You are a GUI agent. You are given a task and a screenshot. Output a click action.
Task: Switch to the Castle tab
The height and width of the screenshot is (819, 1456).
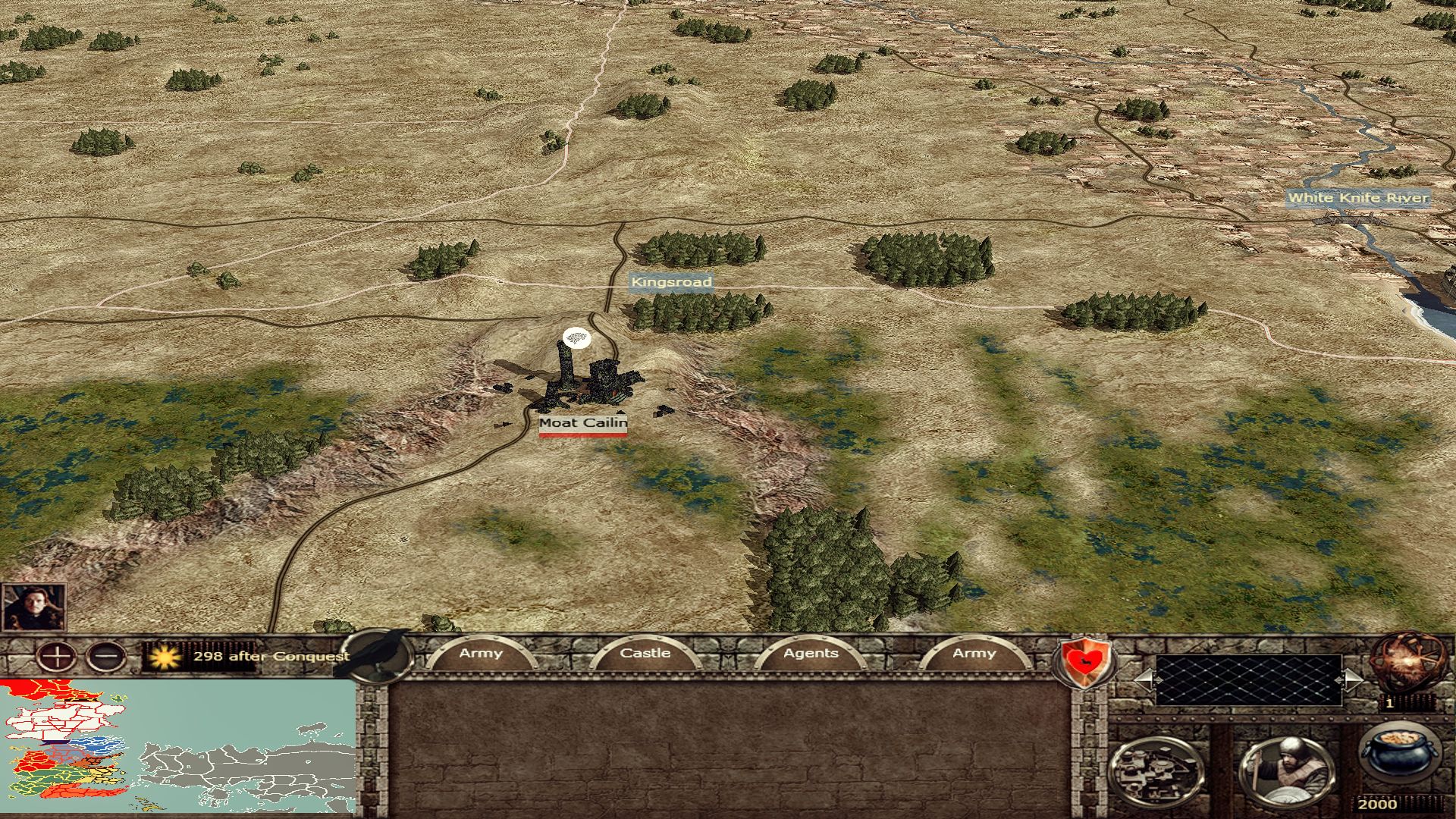click(645, 653)
